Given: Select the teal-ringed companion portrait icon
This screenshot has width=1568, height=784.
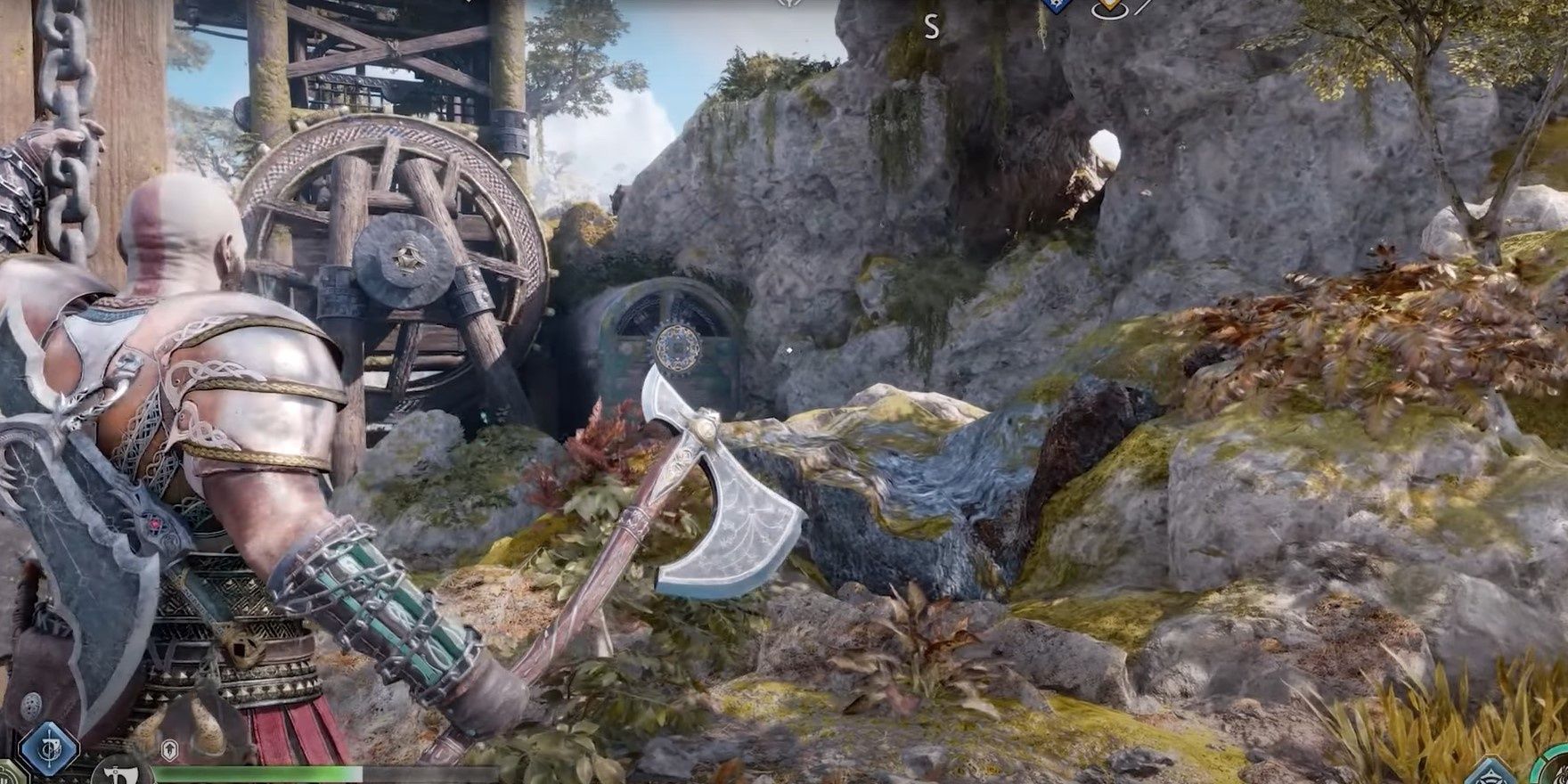Looking at the screenshot, I should (x=1555, y=770).
